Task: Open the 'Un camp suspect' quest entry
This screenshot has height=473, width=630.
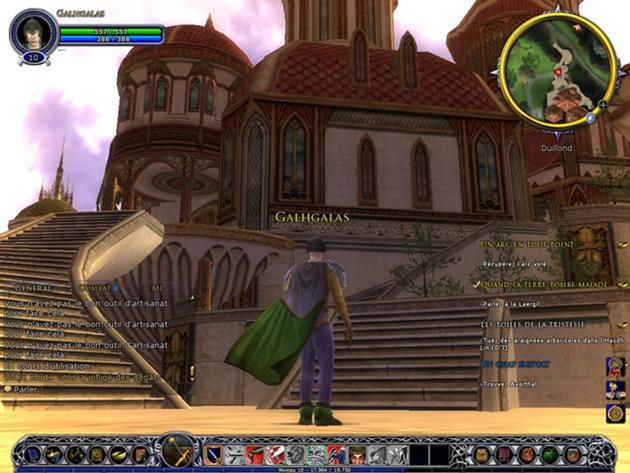Action: coord(515,364)
